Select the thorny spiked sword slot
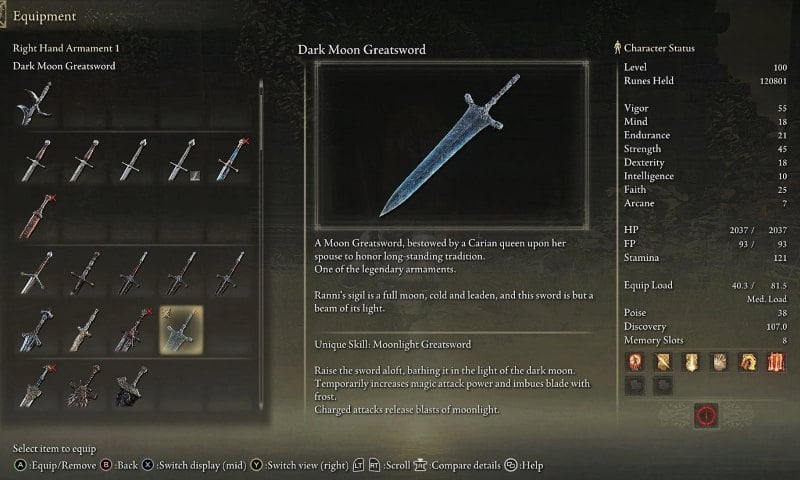Screen dimensions: 800x480 pyautogui.click(x=84, y=385)
